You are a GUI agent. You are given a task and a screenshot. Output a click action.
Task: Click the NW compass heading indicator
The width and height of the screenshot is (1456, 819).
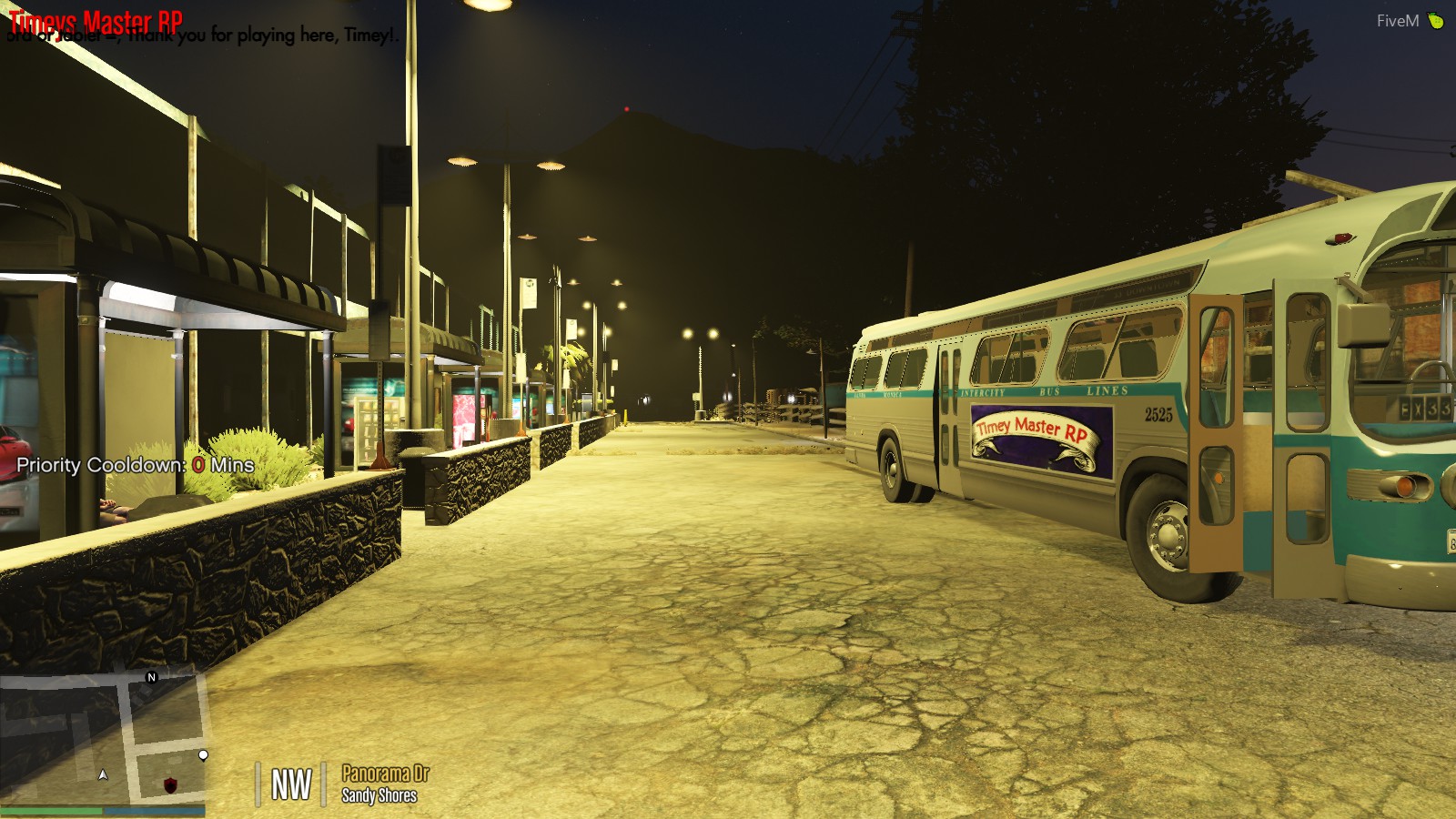tap(291, 783)
